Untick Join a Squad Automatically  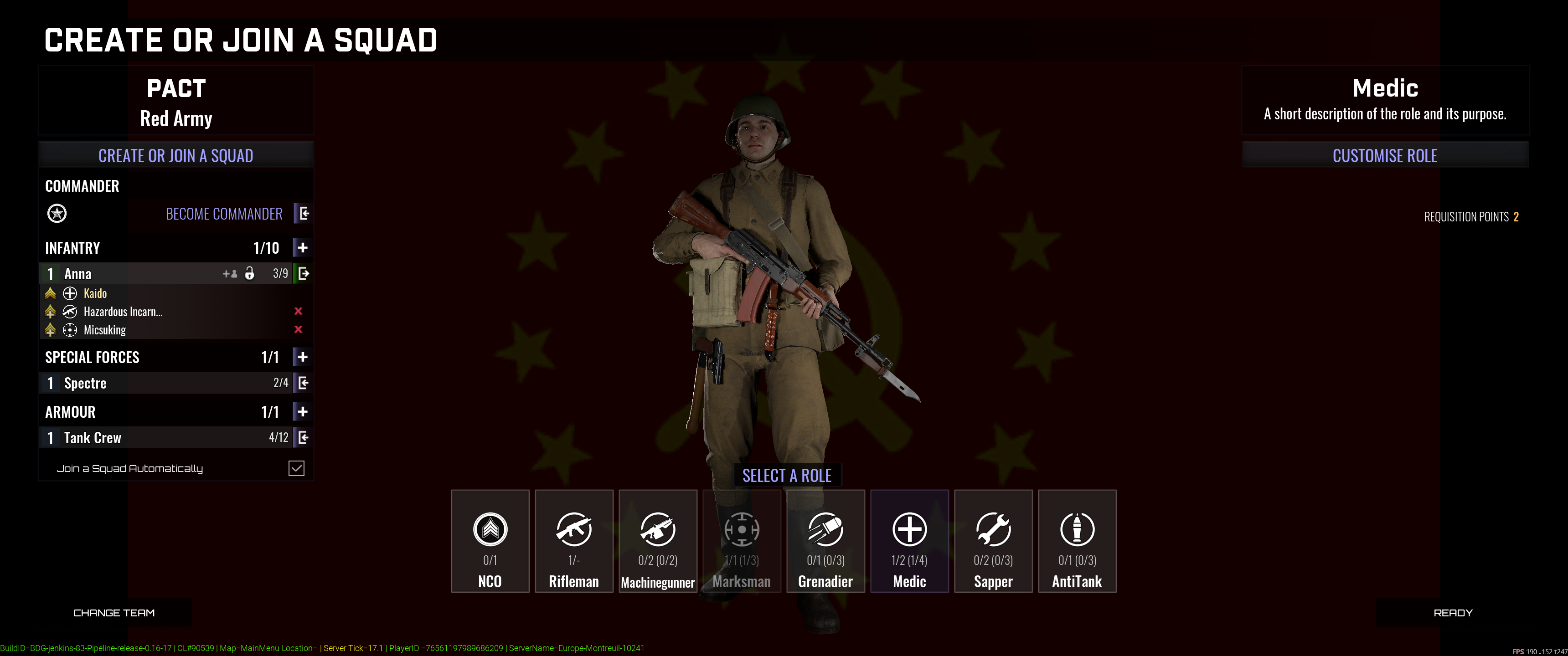click(x=296, y=468)
